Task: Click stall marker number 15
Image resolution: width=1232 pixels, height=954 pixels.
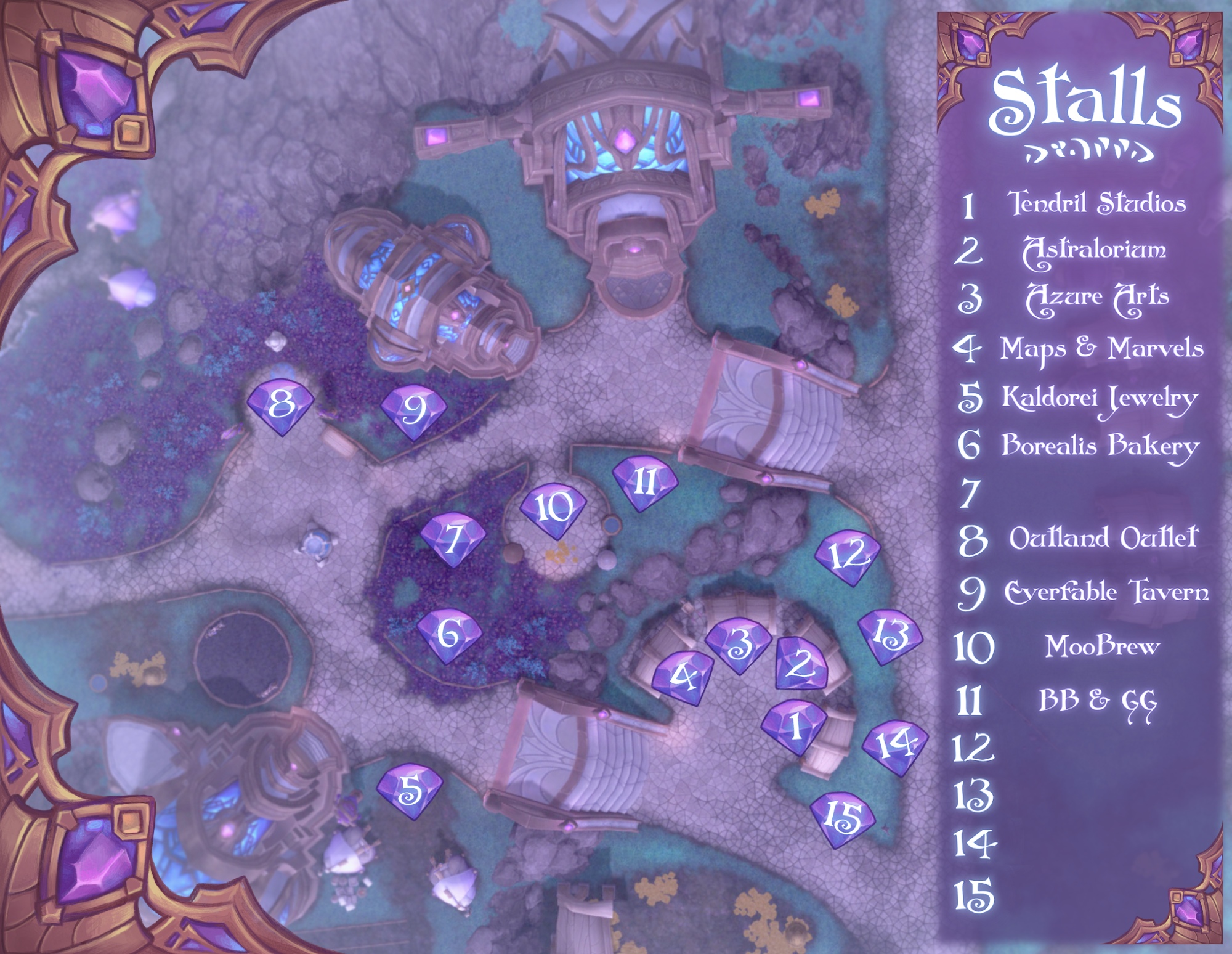Action: click(x=842, y=818)
